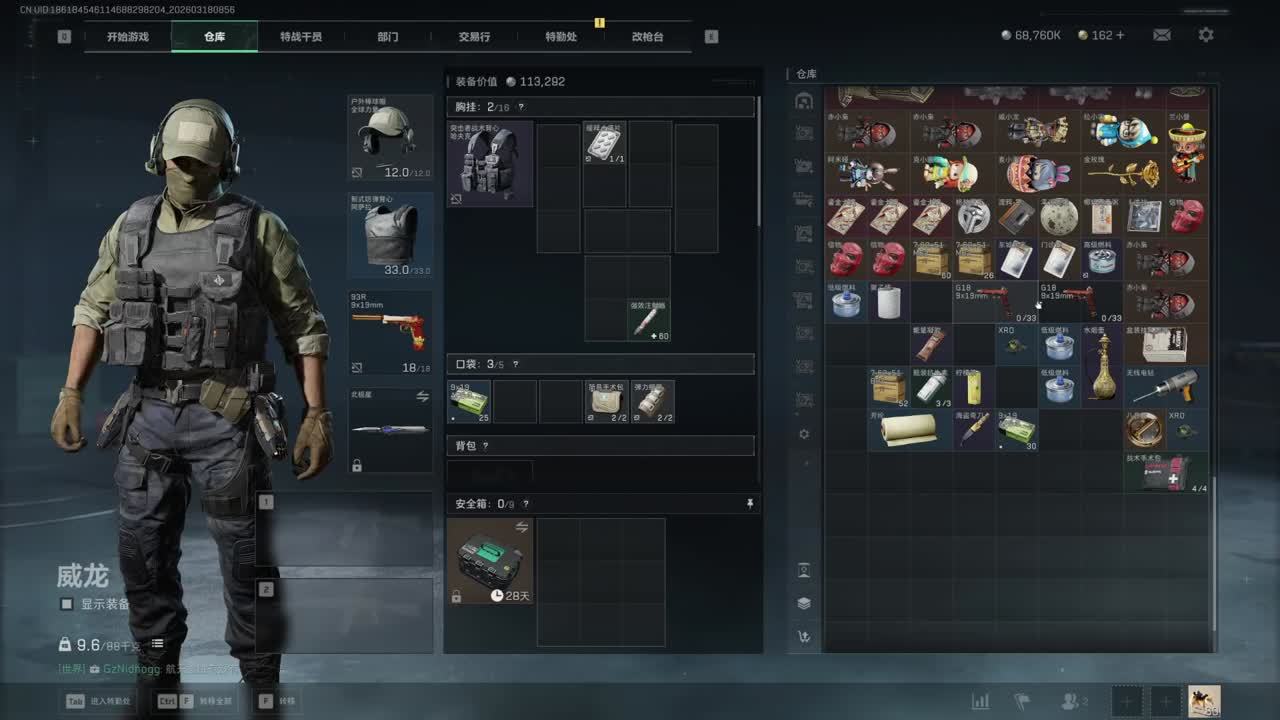
Task: Select the 无线电钻 drill in the stash
Action: point(1165,387)
